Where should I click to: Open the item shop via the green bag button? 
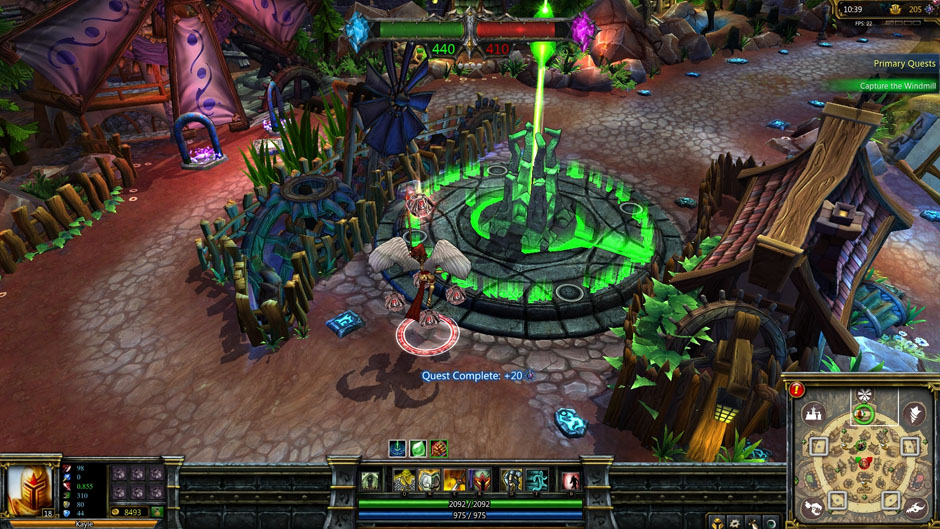[x=156, y=512]
